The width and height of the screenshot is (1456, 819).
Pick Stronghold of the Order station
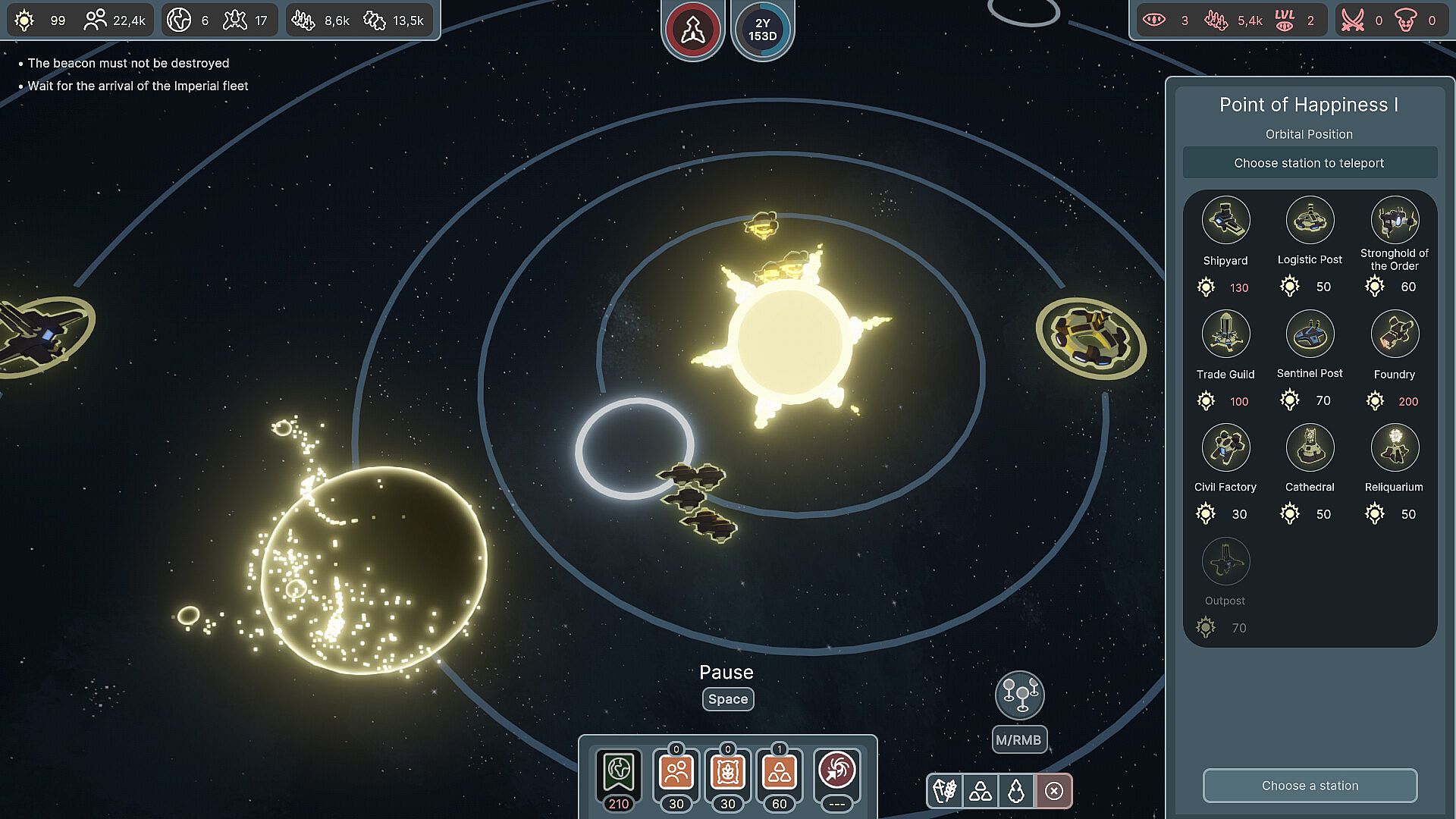[1394, 221]
